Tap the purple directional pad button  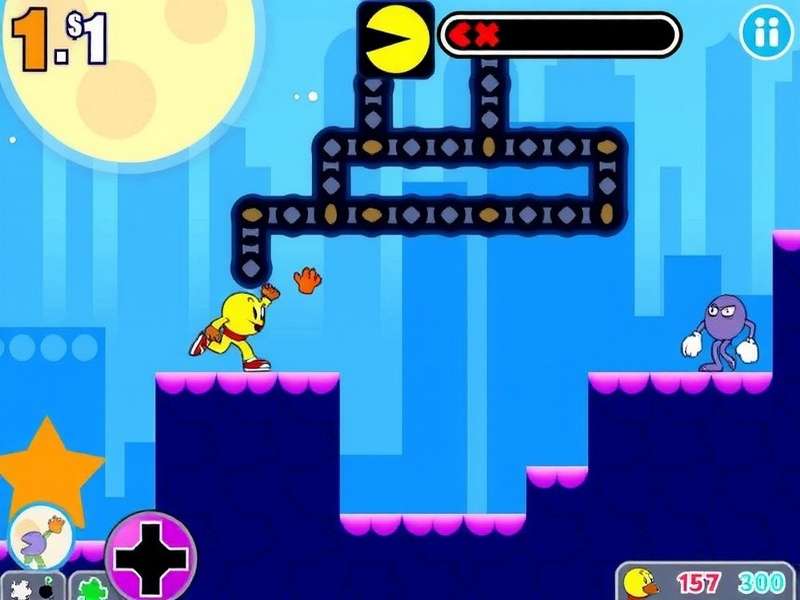(x=151, y=555)
